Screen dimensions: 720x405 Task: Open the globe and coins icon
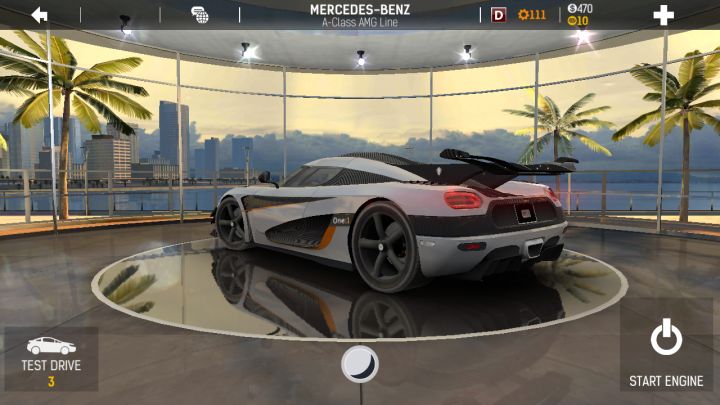[x=200, y=15]
